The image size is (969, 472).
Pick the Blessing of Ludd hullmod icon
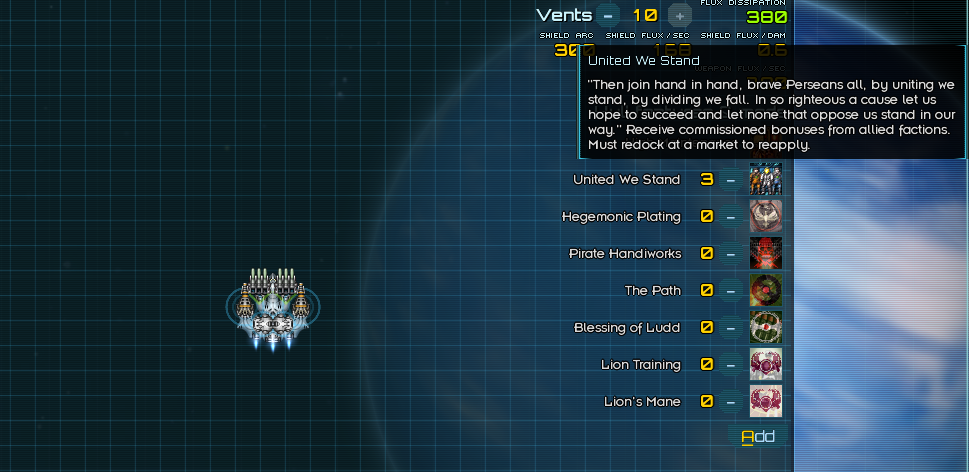765,328
